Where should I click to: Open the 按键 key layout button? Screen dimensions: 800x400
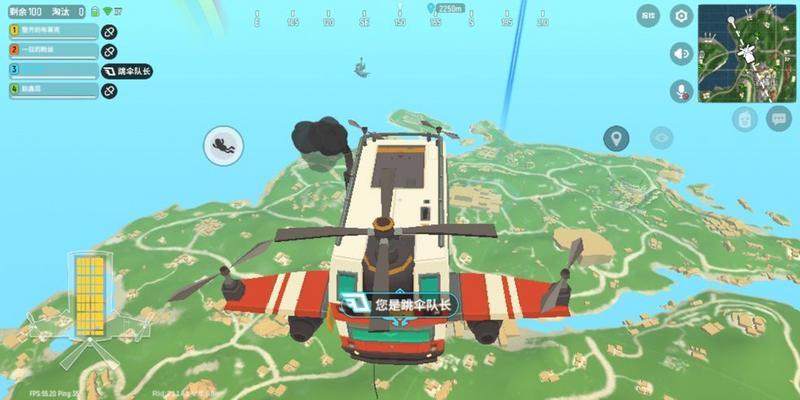(649, 16)
